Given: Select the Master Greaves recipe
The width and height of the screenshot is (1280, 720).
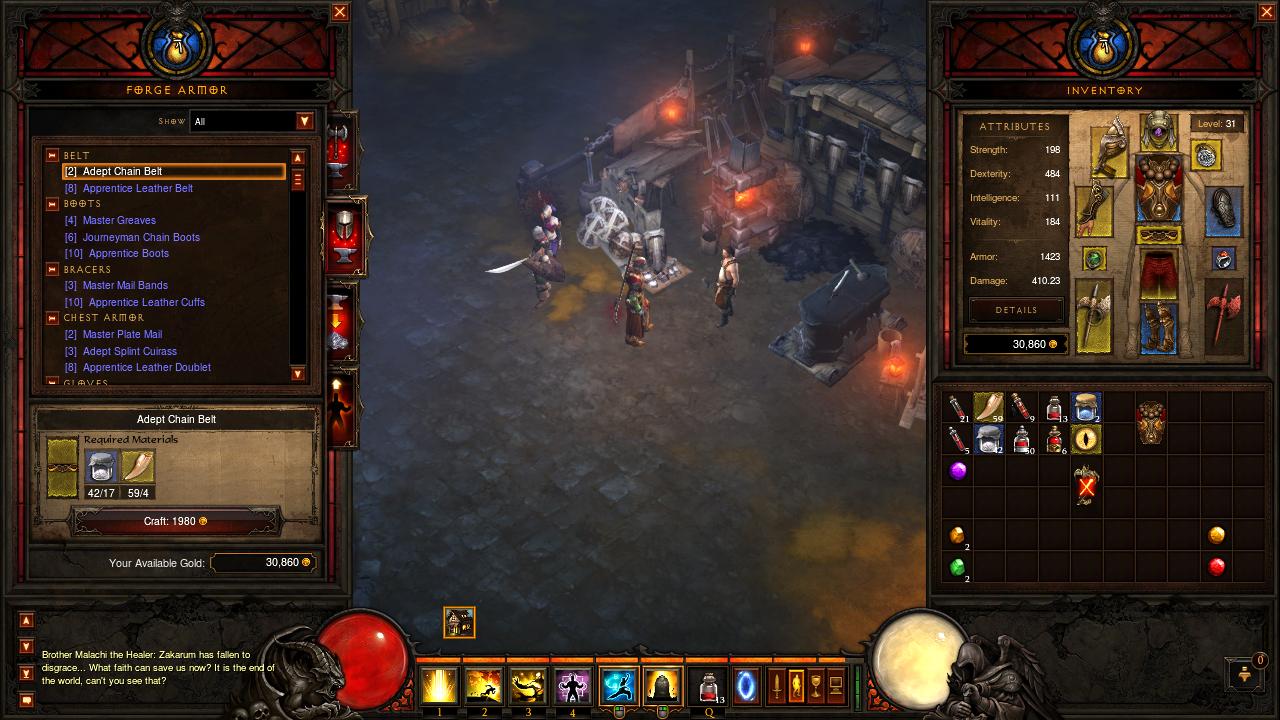Looking at the screenshot, I should (x=119, y=220).
